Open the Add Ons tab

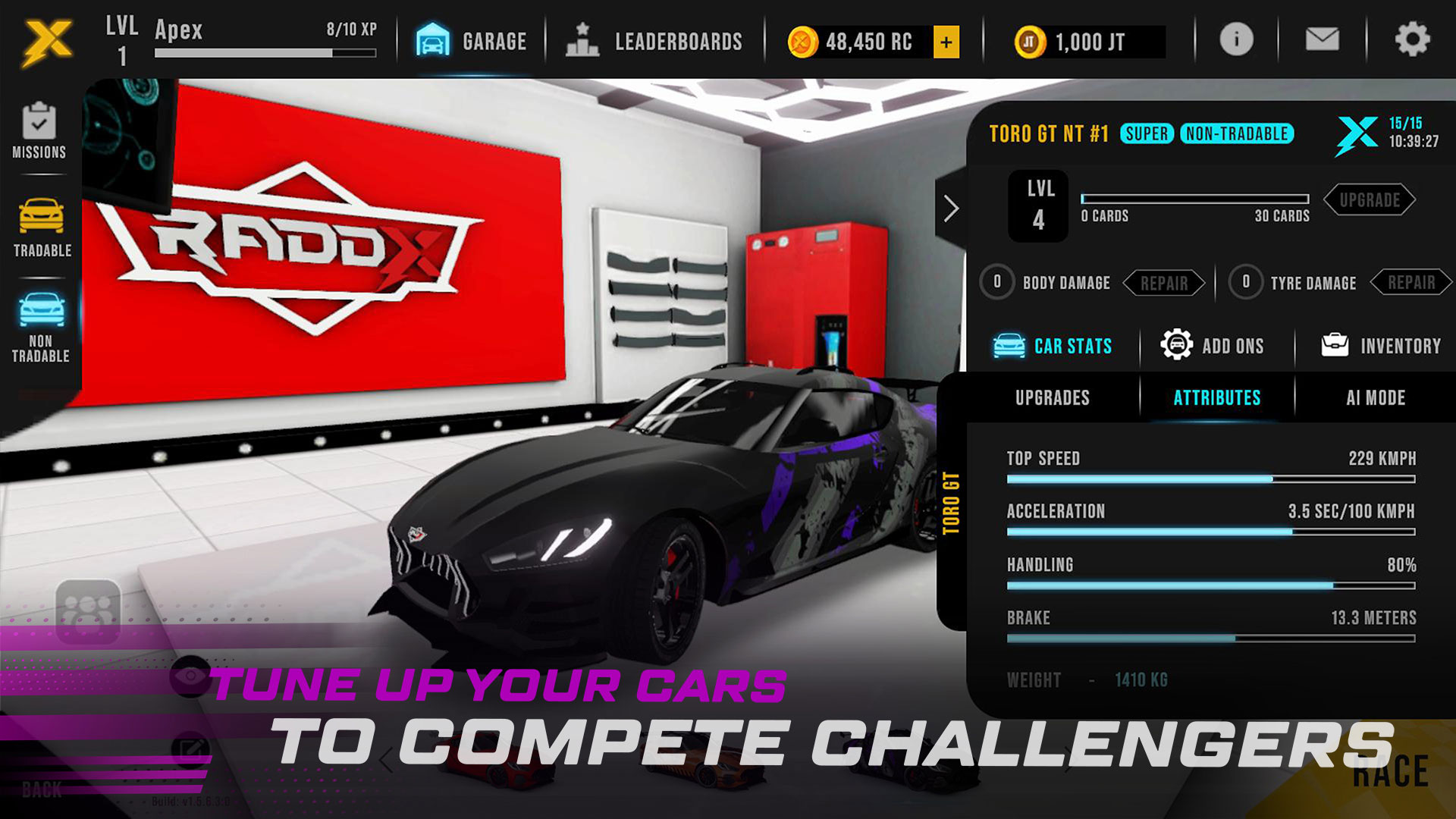tap(1213, 346)
